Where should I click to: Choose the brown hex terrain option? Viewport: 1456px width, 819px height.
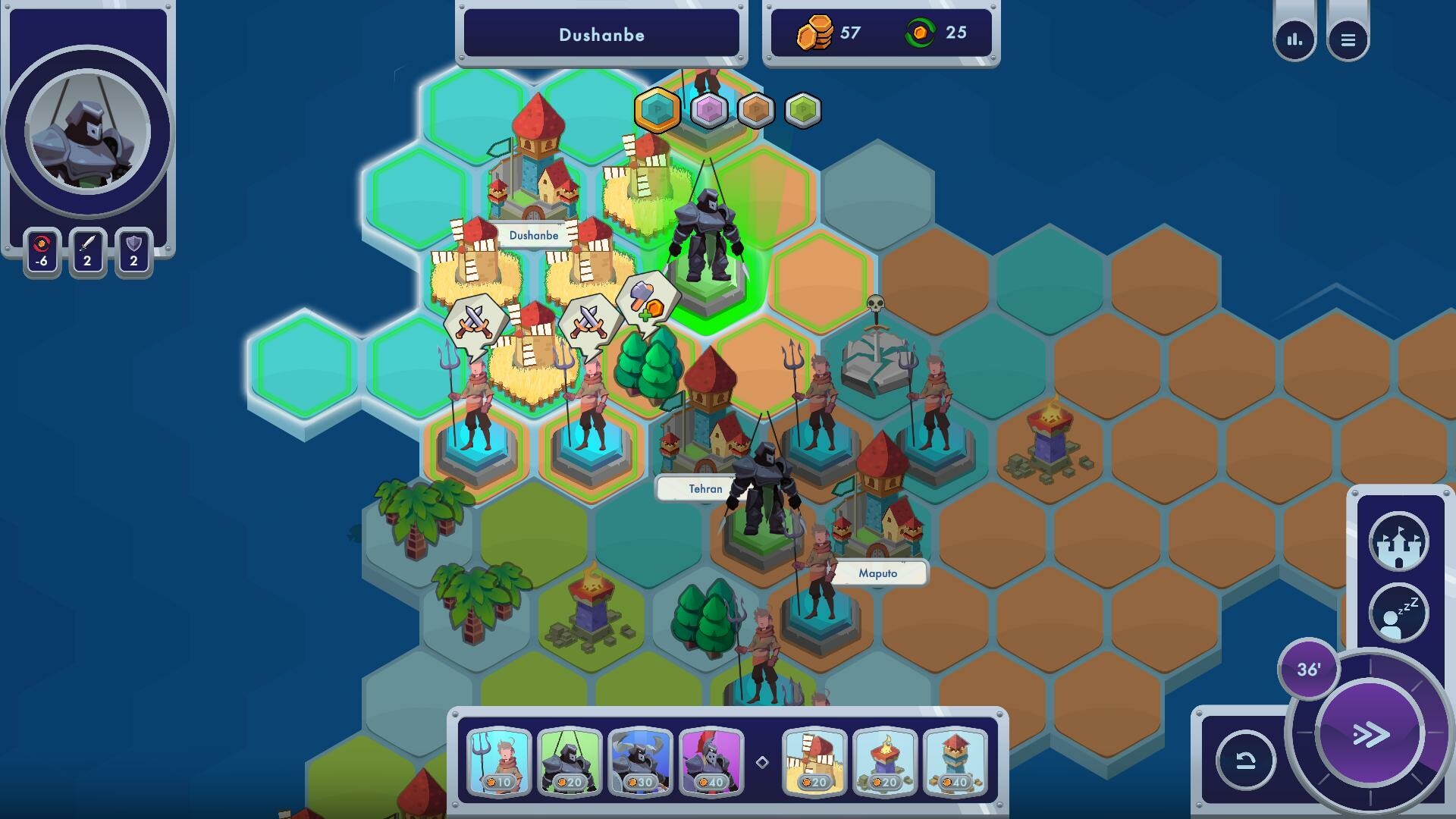click(756, 109)
